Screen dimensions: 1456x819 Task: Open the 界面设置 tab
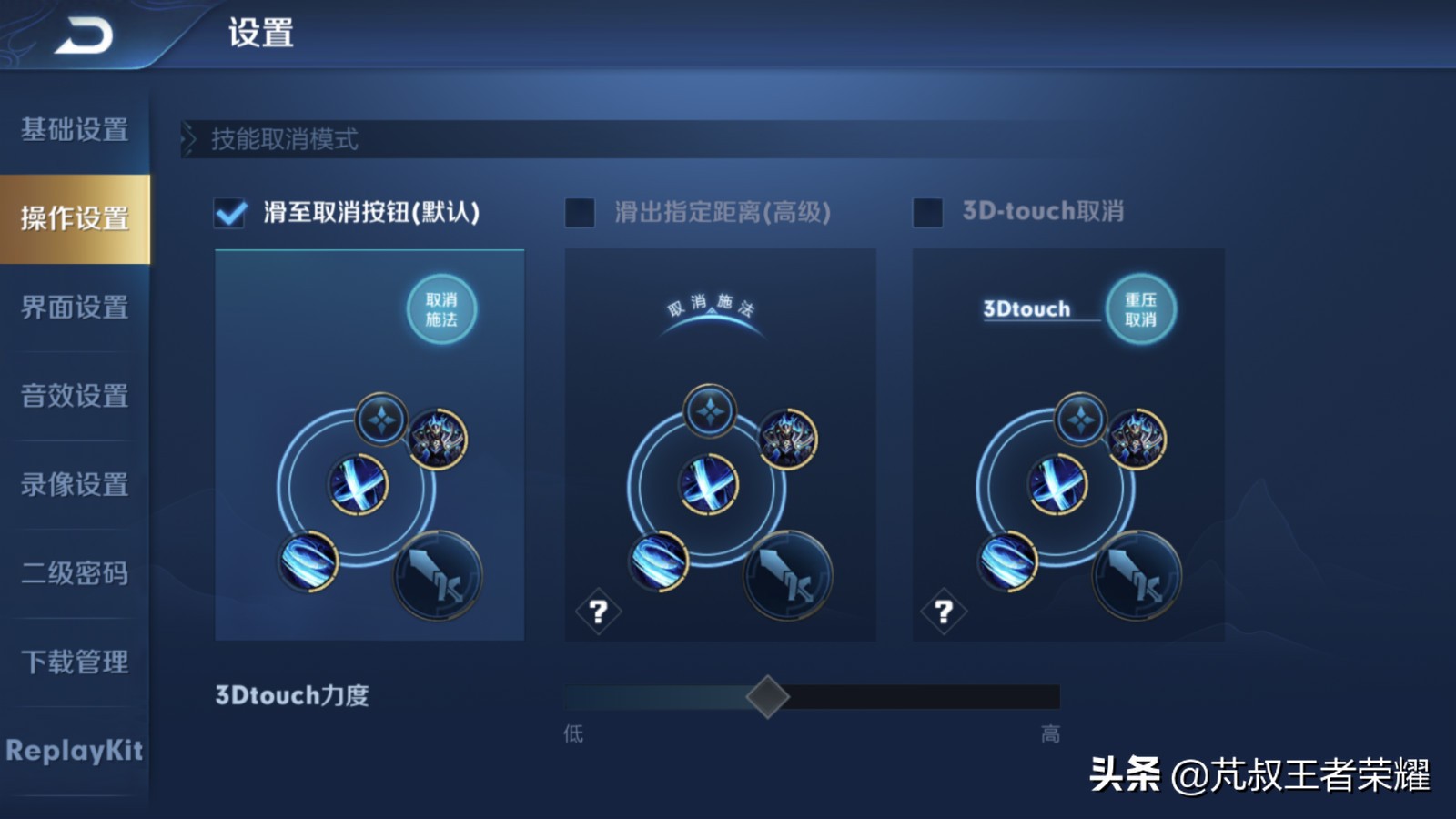76,308
